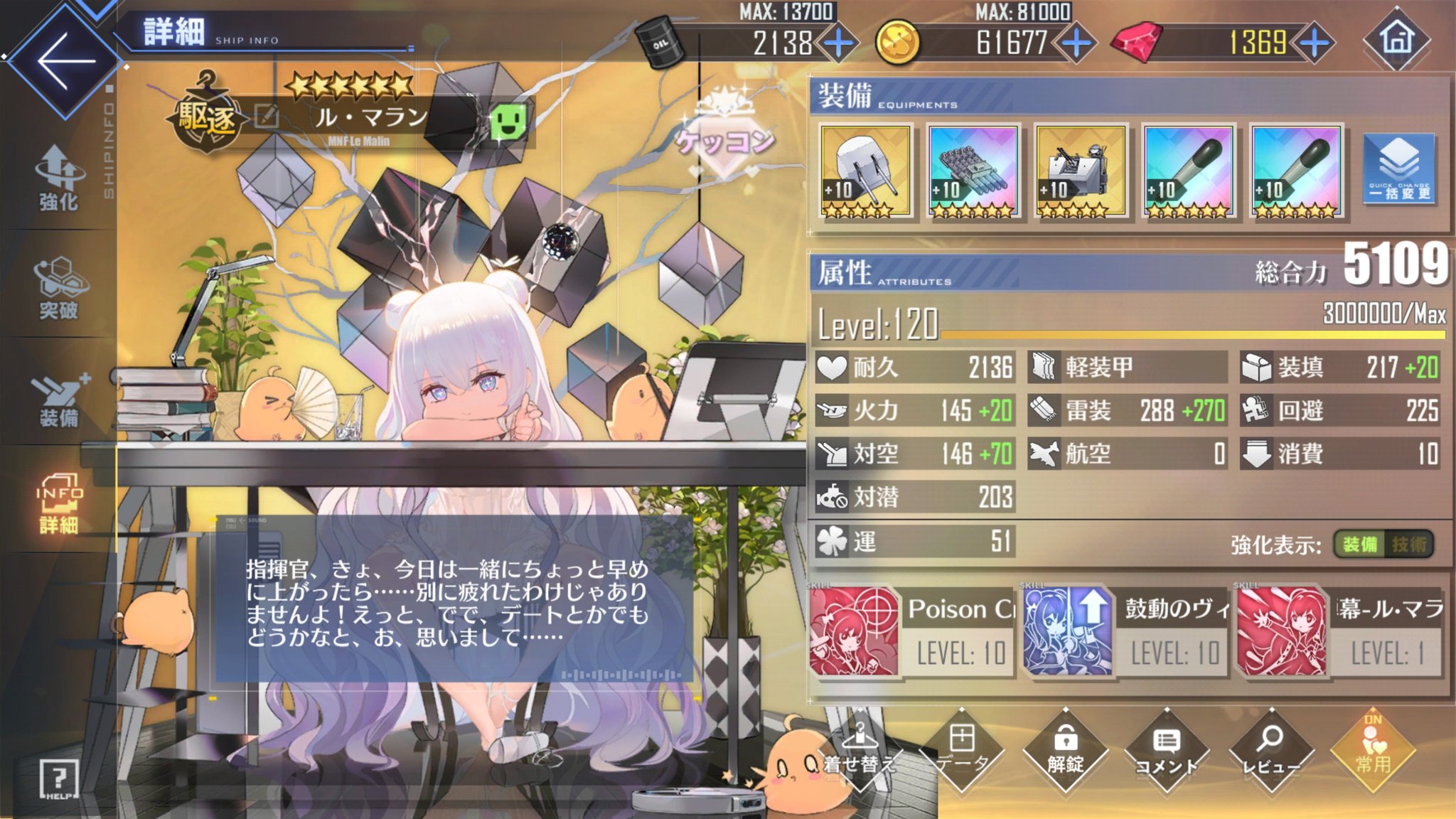Click the HELP button bottom left
This screenshot has height=819, width=1456.
60,778
